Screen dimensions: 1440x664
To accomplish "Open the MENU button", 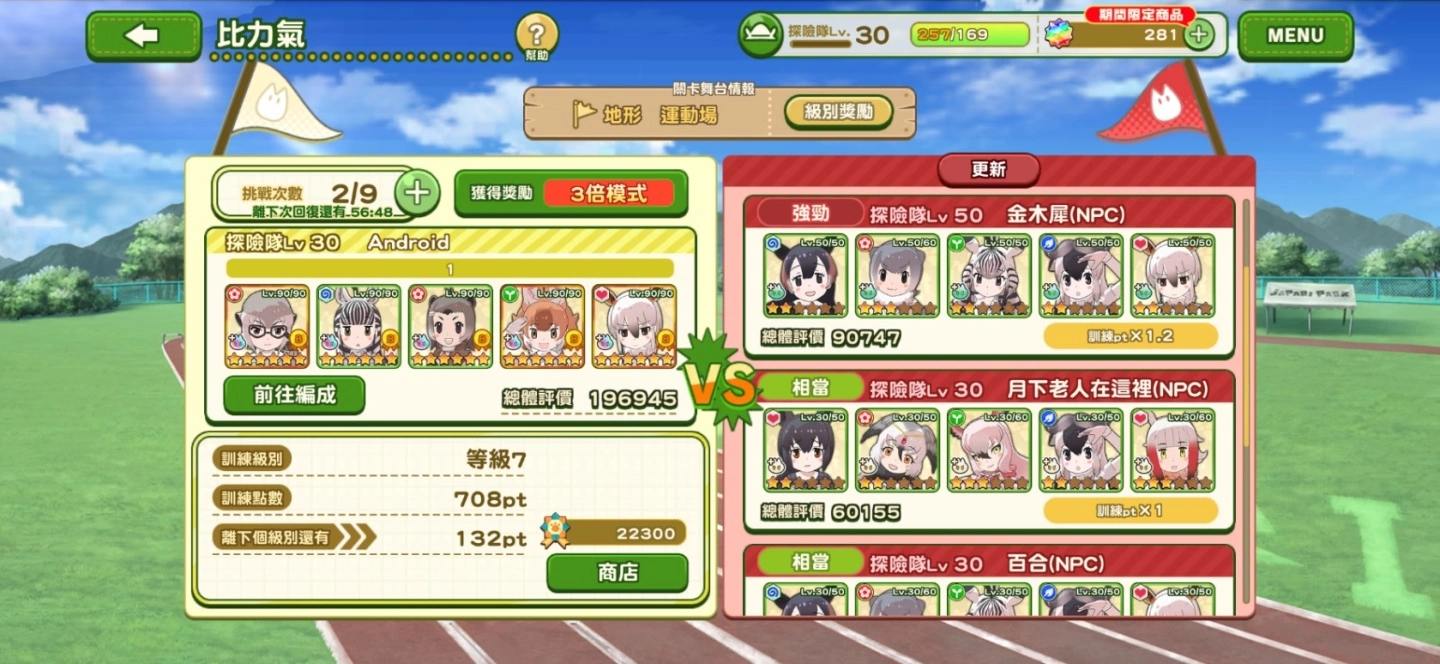I will (x=1295, y=36).
